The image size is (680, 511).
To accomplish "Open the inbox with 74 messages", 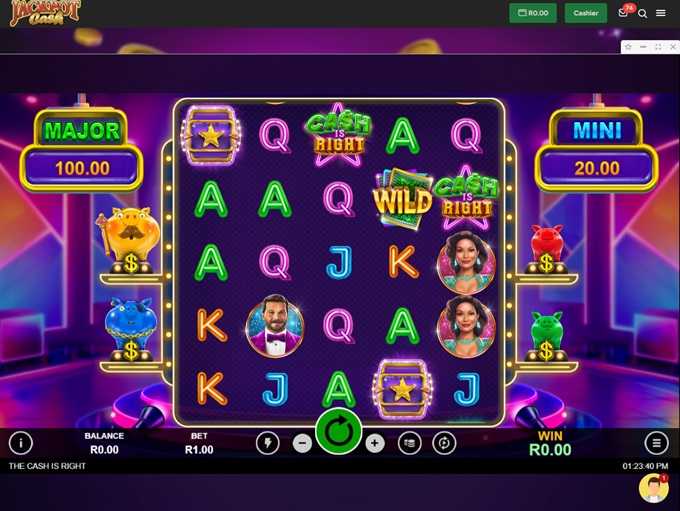I will [624, 13].
